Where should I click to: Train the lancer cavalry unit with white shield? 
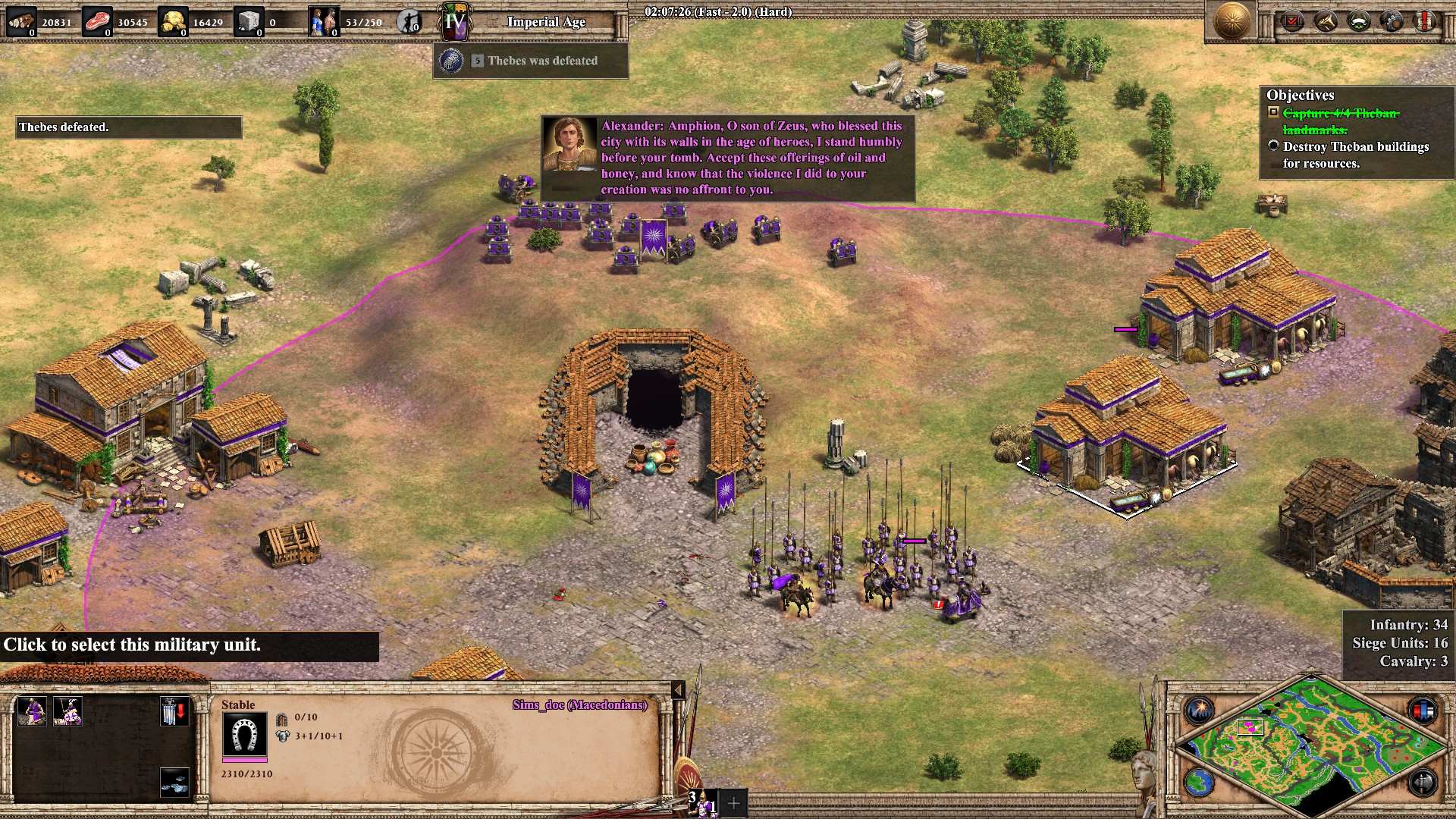pyautogui.click(x=68, y=712)
